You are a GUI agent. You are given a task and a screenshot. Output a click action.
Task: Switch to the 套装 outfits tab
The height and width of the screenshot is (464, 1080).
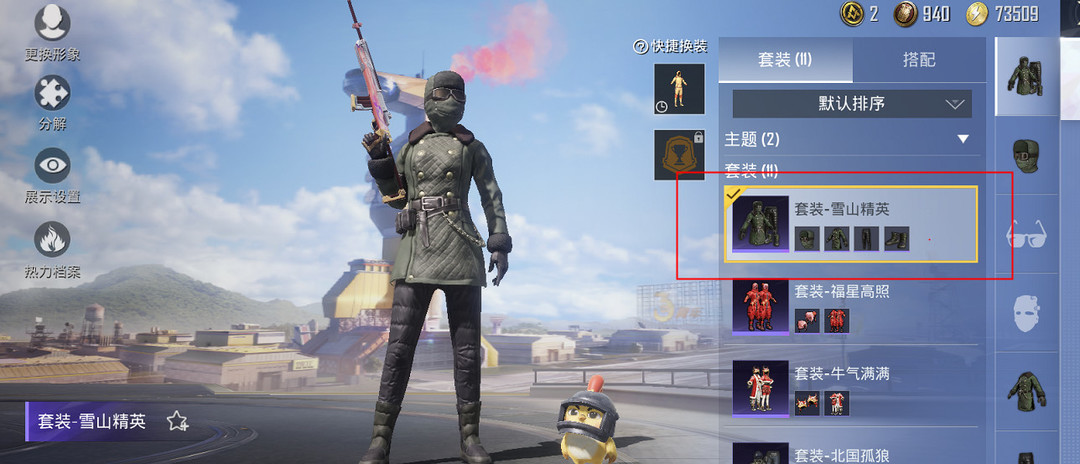click(785, 60)
